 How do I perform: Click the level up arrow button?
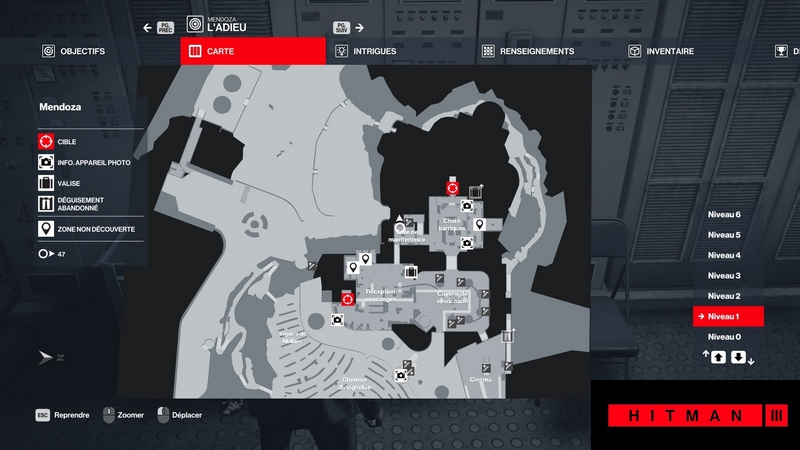(x=717, y=357)
